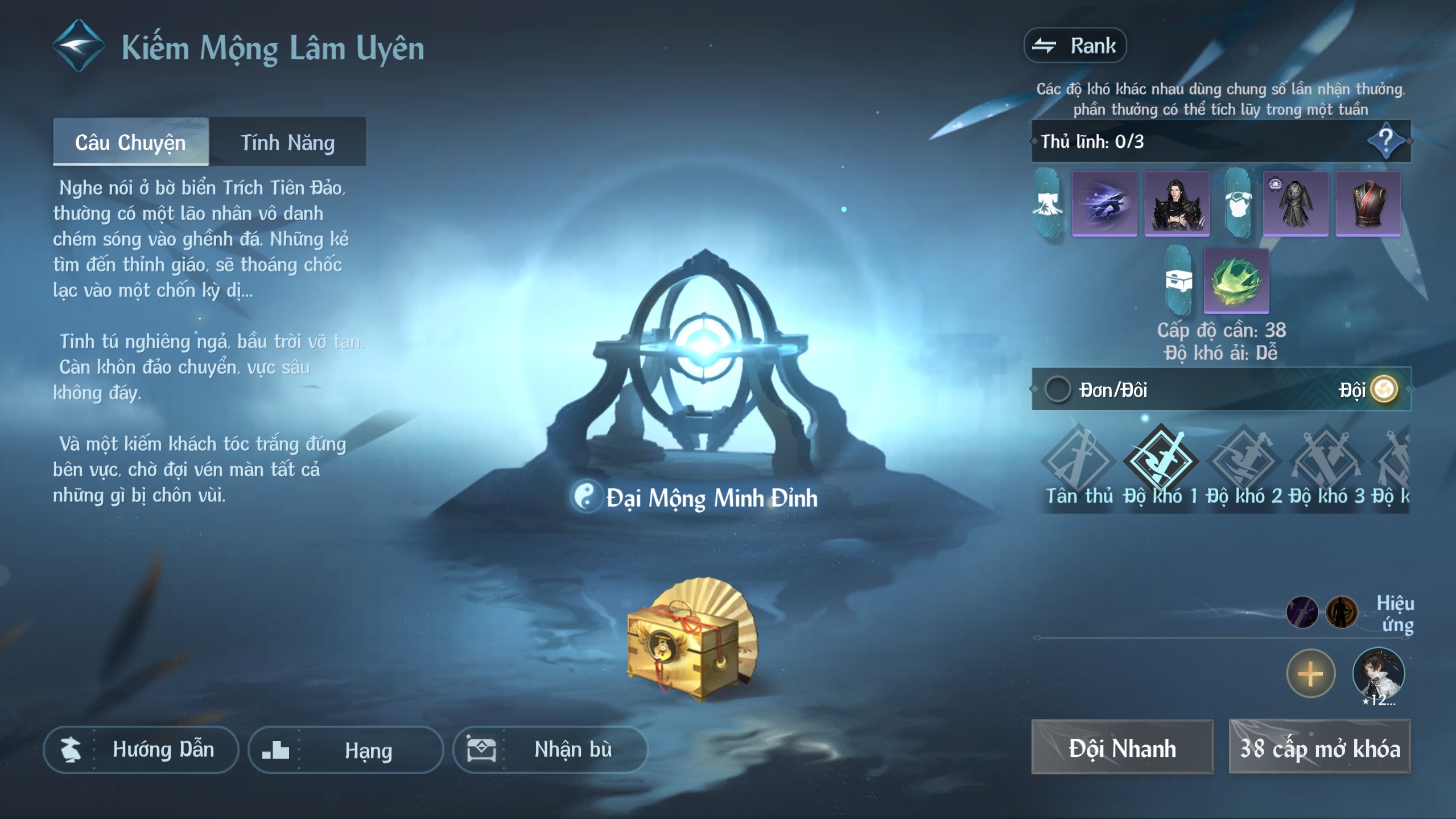Pick the Độ khó 3 difficulty
The width and height of the screenshot is (1456, 819).
1326,464
